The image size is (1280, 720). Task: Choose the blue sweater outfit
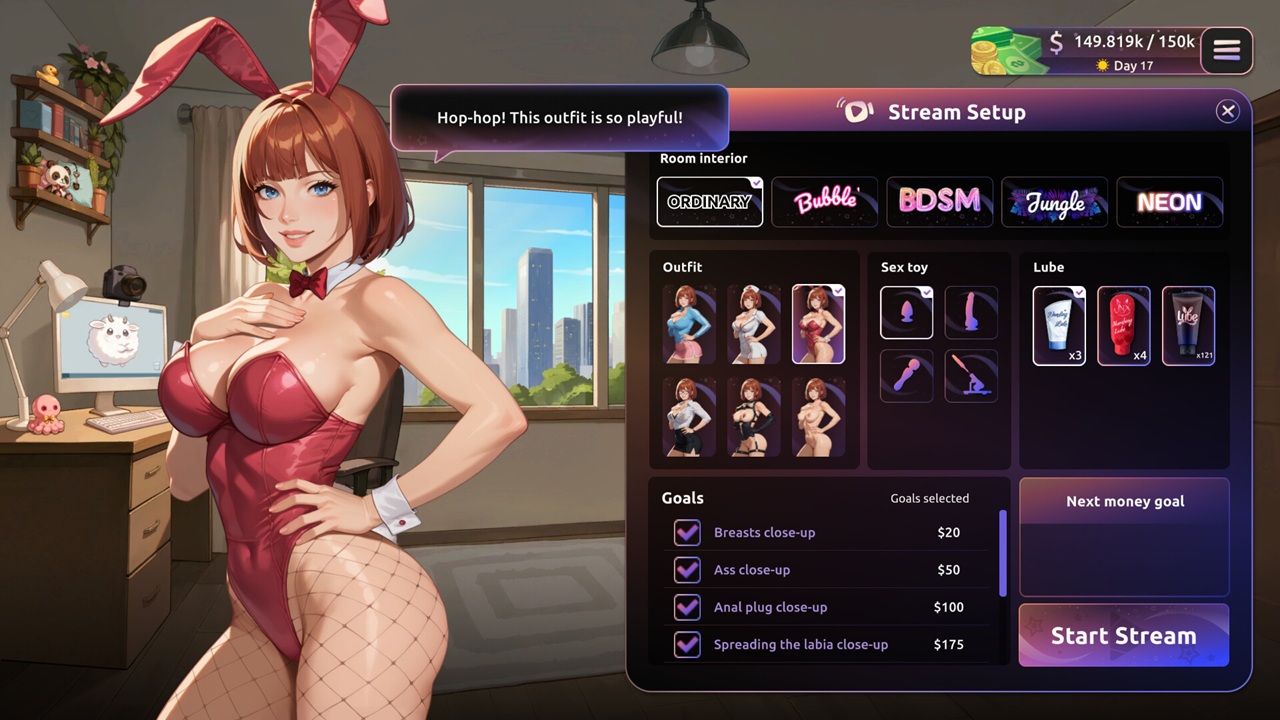(689, 324)
